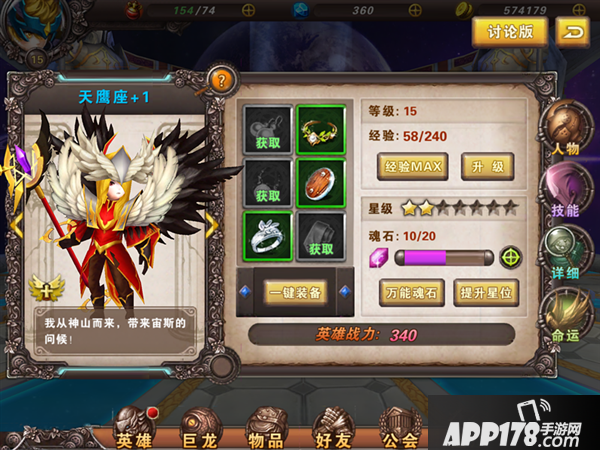Click the 万能魂石 button

(411, 292)
